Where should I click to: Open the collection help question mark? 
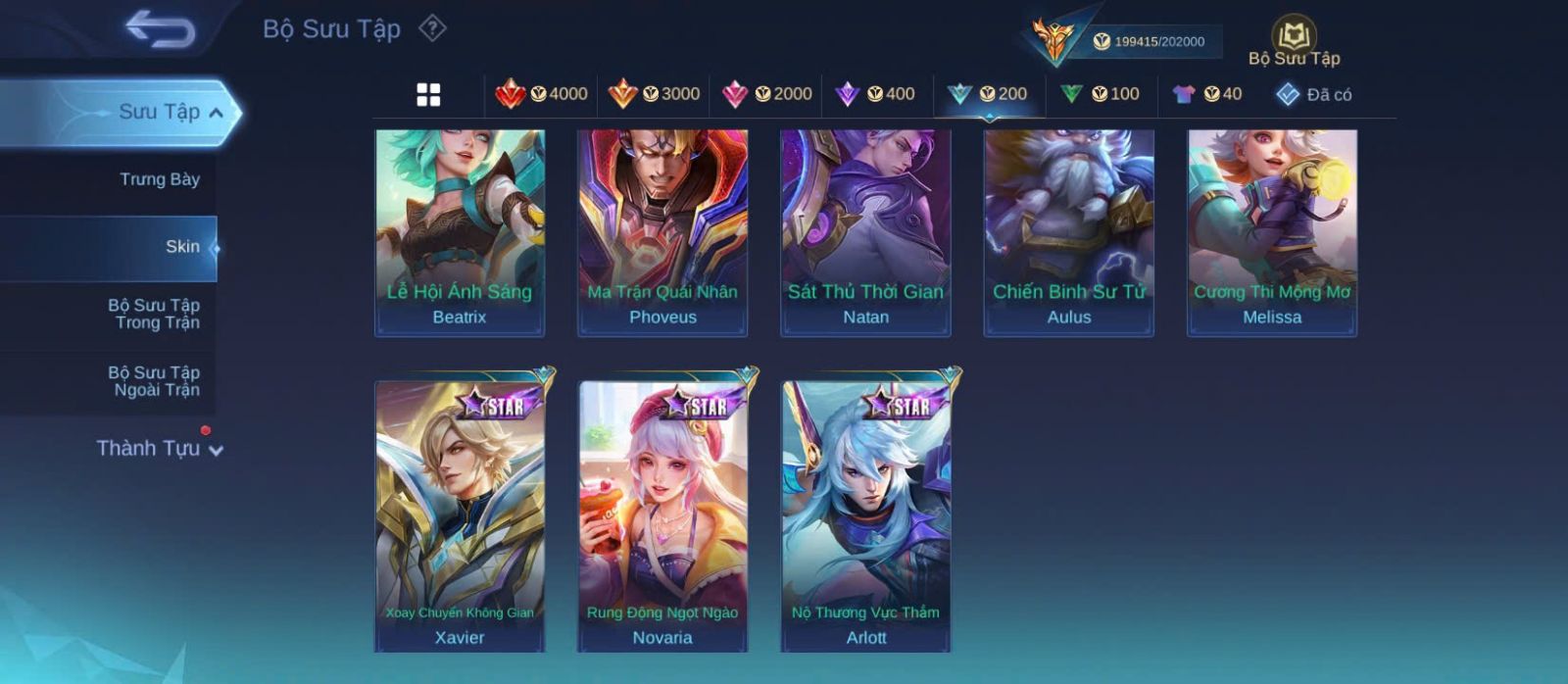432,28
